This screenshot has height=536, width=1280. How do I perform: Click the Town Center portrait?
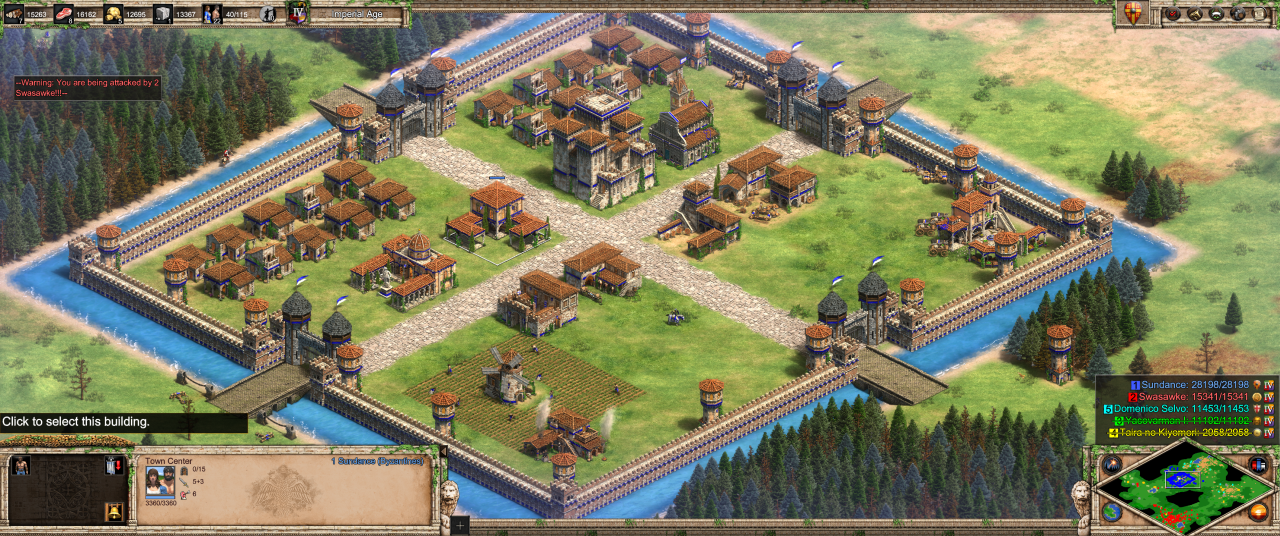tap(160, 481)
